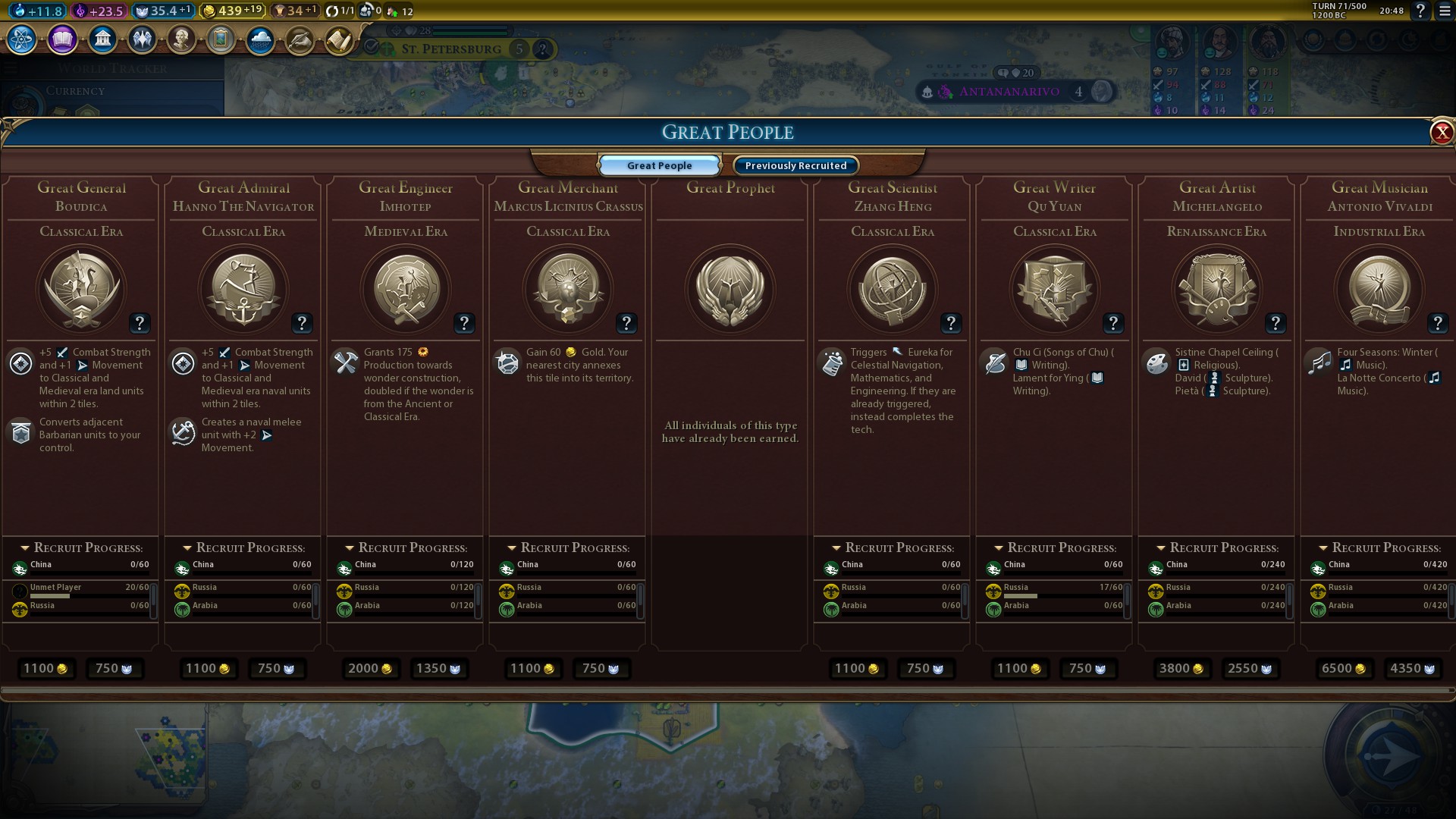Show Marcus Licinius Crassus help details
The width and height of the screenshot is (1456, 819).
coord(626,324)
